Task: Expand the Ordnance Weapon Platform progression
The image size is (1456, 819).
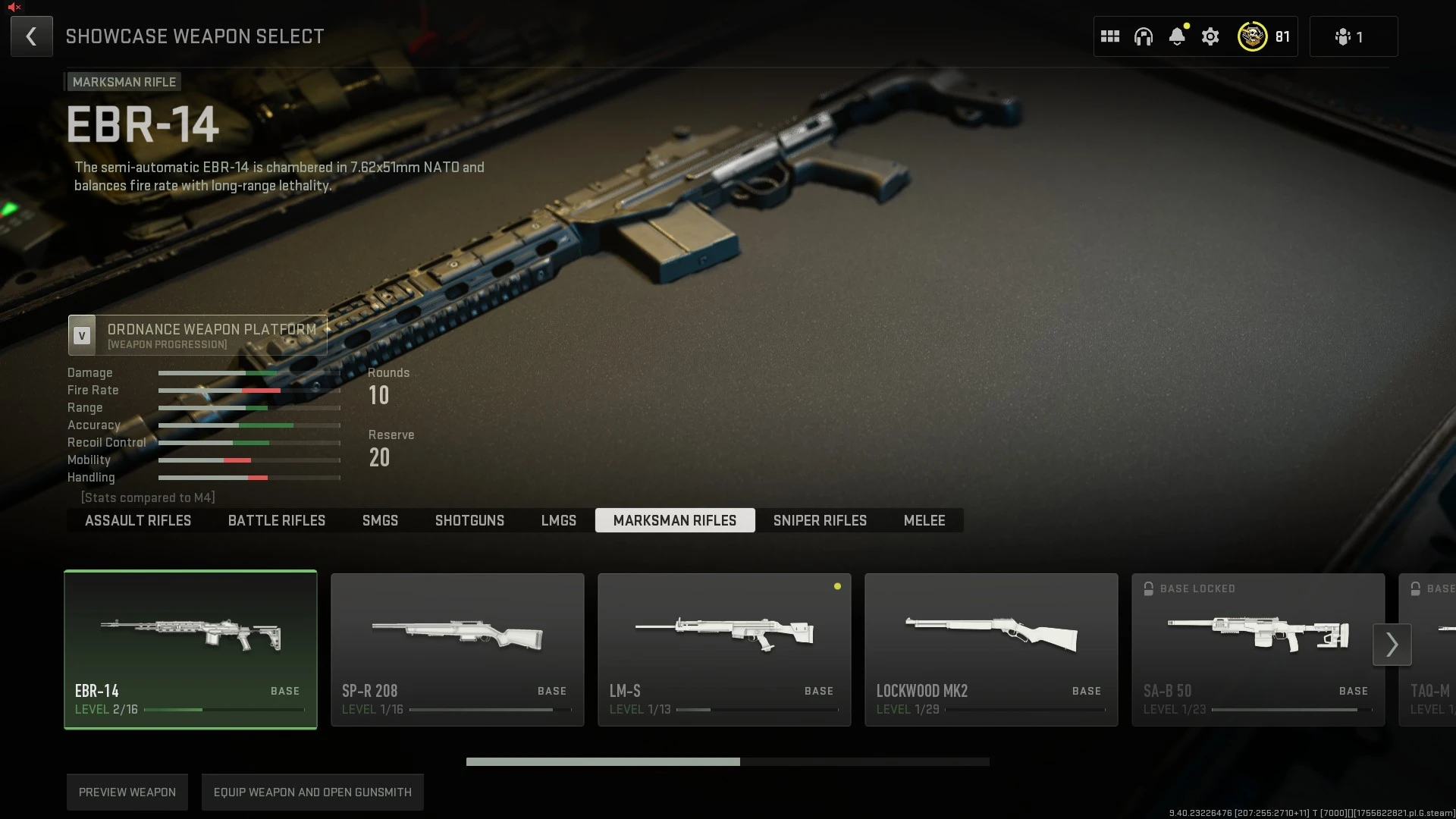Action: pyautogui.click(x=197, y=335)
